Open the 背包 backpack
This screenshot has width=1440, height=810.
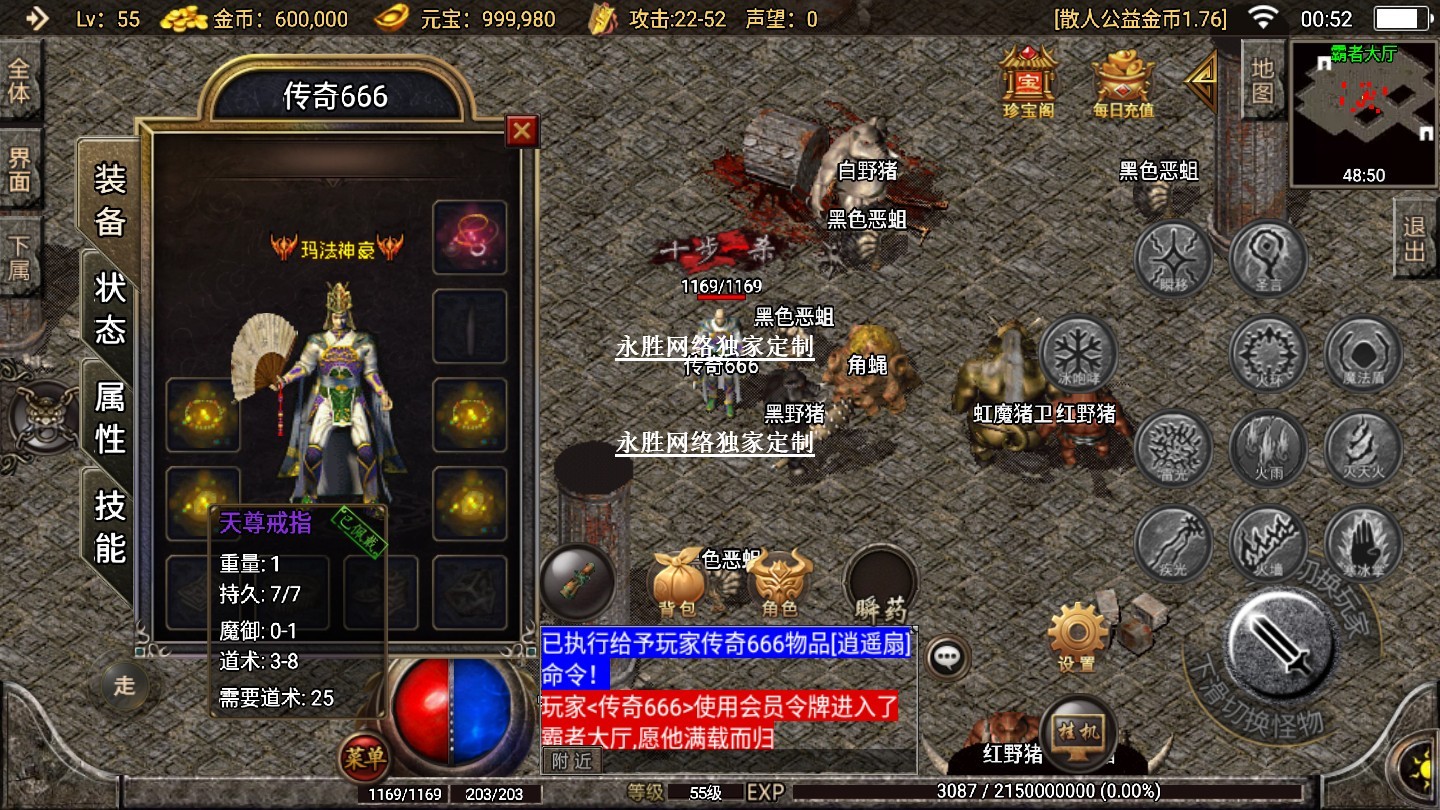[x=679, y=582]
